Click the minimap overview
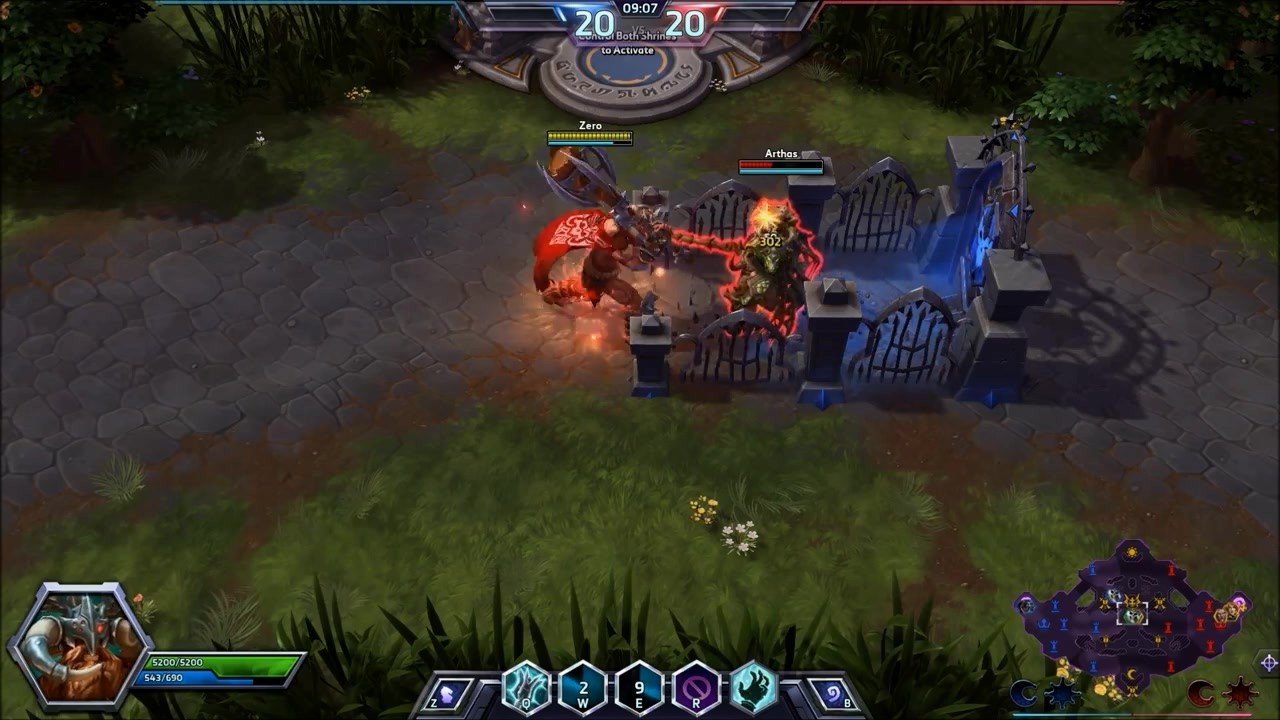The image size is (1280, 720). click(x=1132, y=612)
